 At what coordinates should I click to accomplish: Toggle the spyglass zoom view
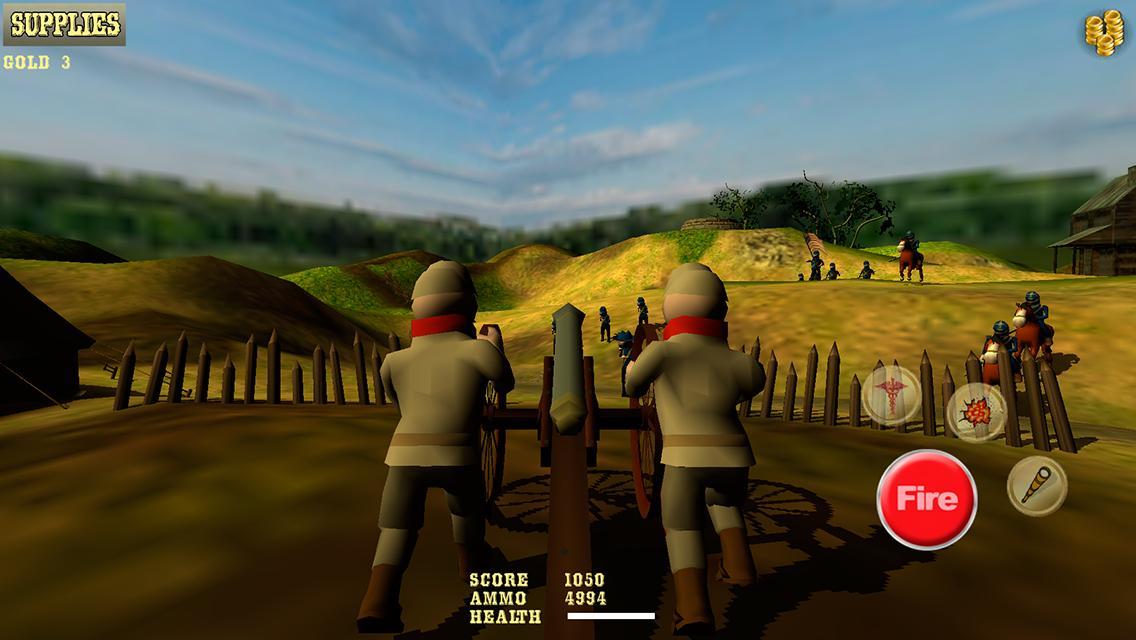click(1037, 486)
